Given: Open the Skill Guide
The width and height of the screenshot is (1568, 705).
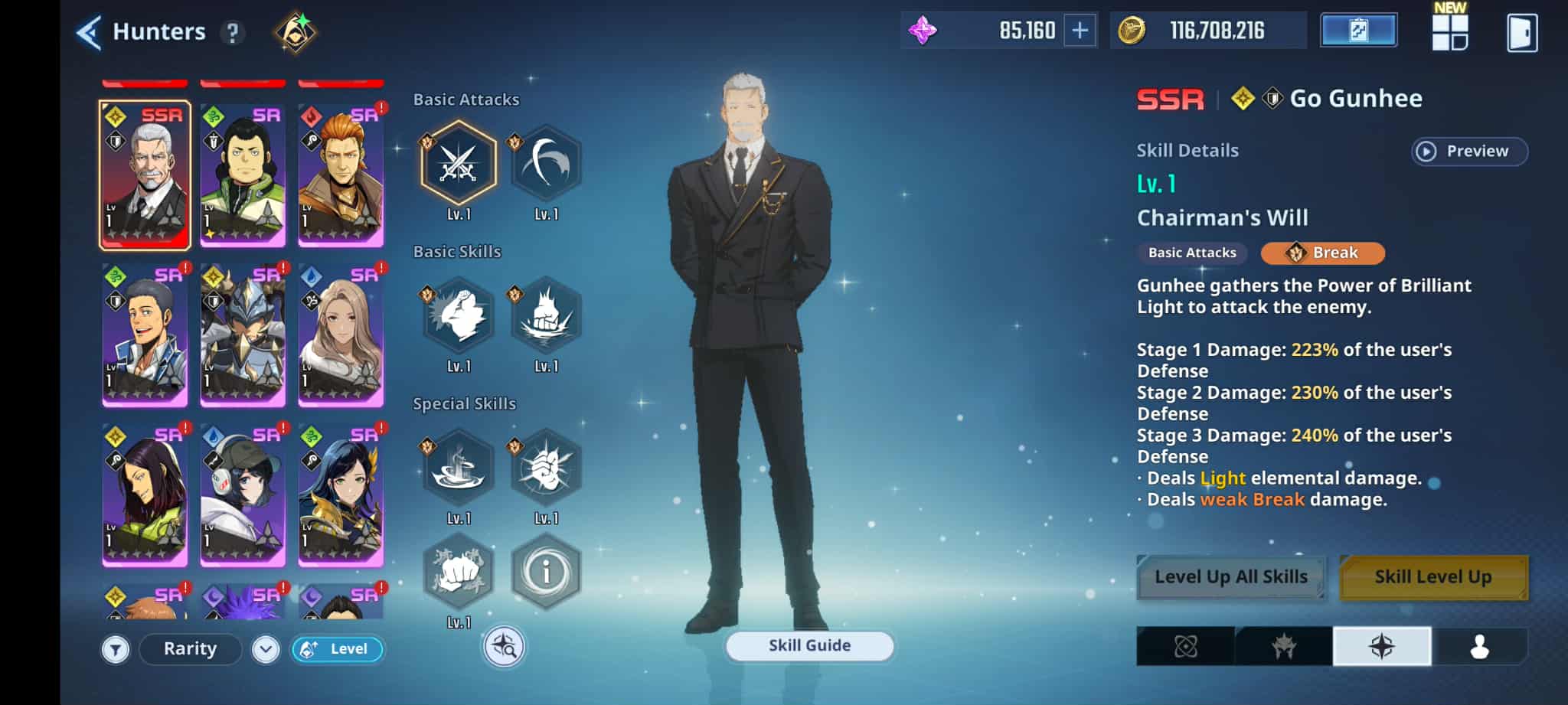Looking at the screenshot, I should tap(809, 646).
